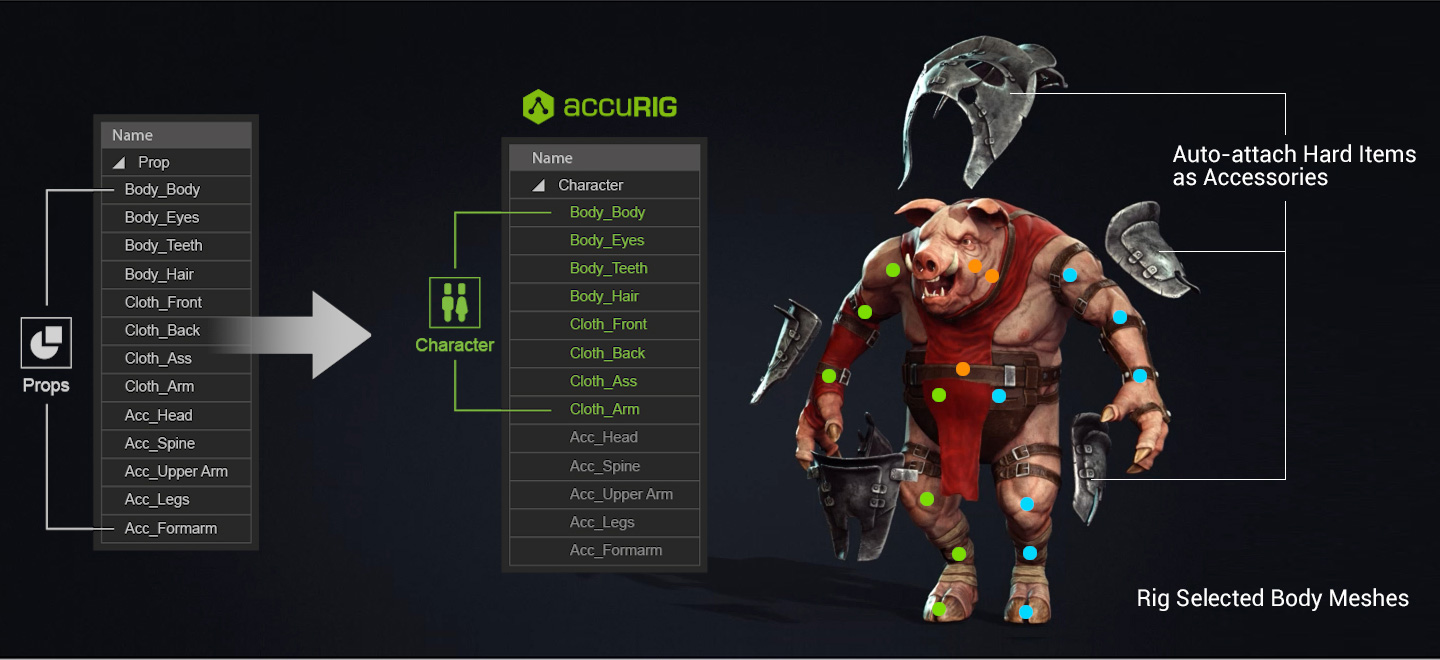This screenshot has height=660, width=1440.
Task: Pick Acc_Legs under the Character tree
Action: click(602, 522)
